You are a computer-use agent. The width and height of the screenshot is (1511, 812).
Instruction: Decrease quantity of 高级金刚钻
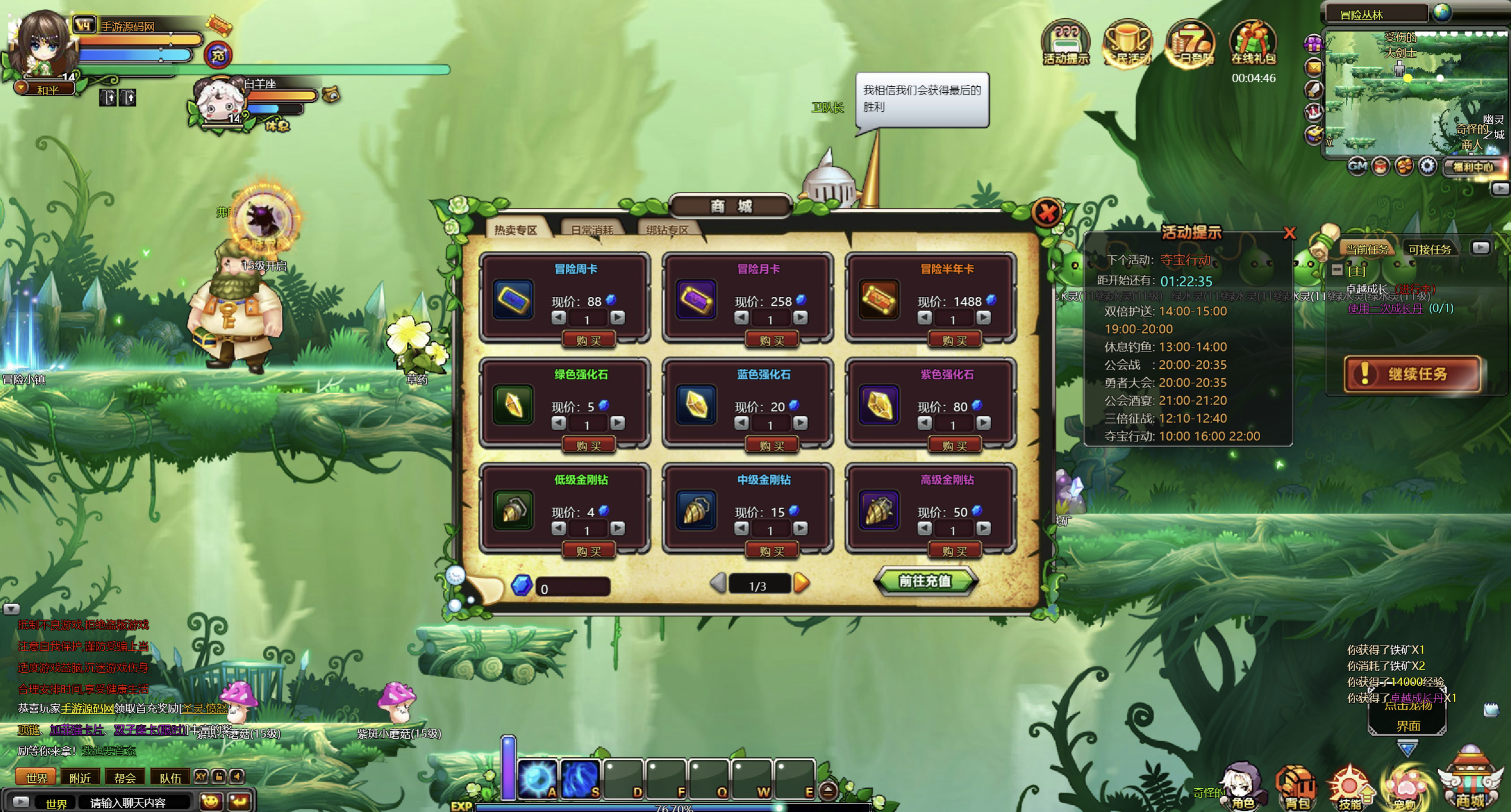pyautogui.click(x=924, y=528)
